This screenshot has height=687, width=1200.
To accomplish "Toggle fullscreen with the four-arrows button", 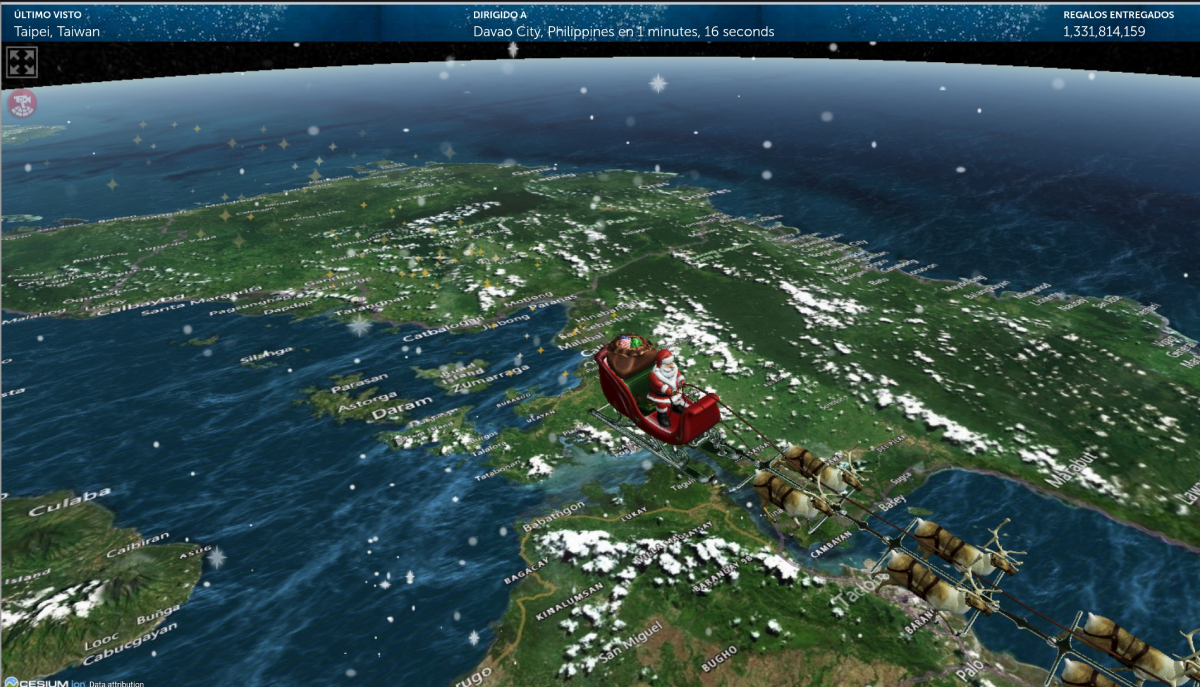I will click(22, 63).
